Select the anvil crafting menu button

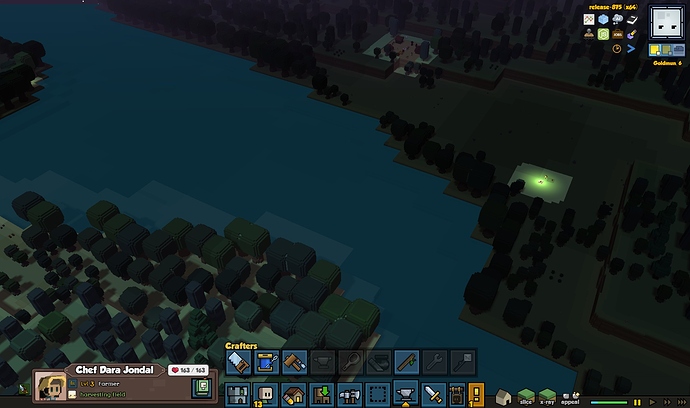click(405, 394)
